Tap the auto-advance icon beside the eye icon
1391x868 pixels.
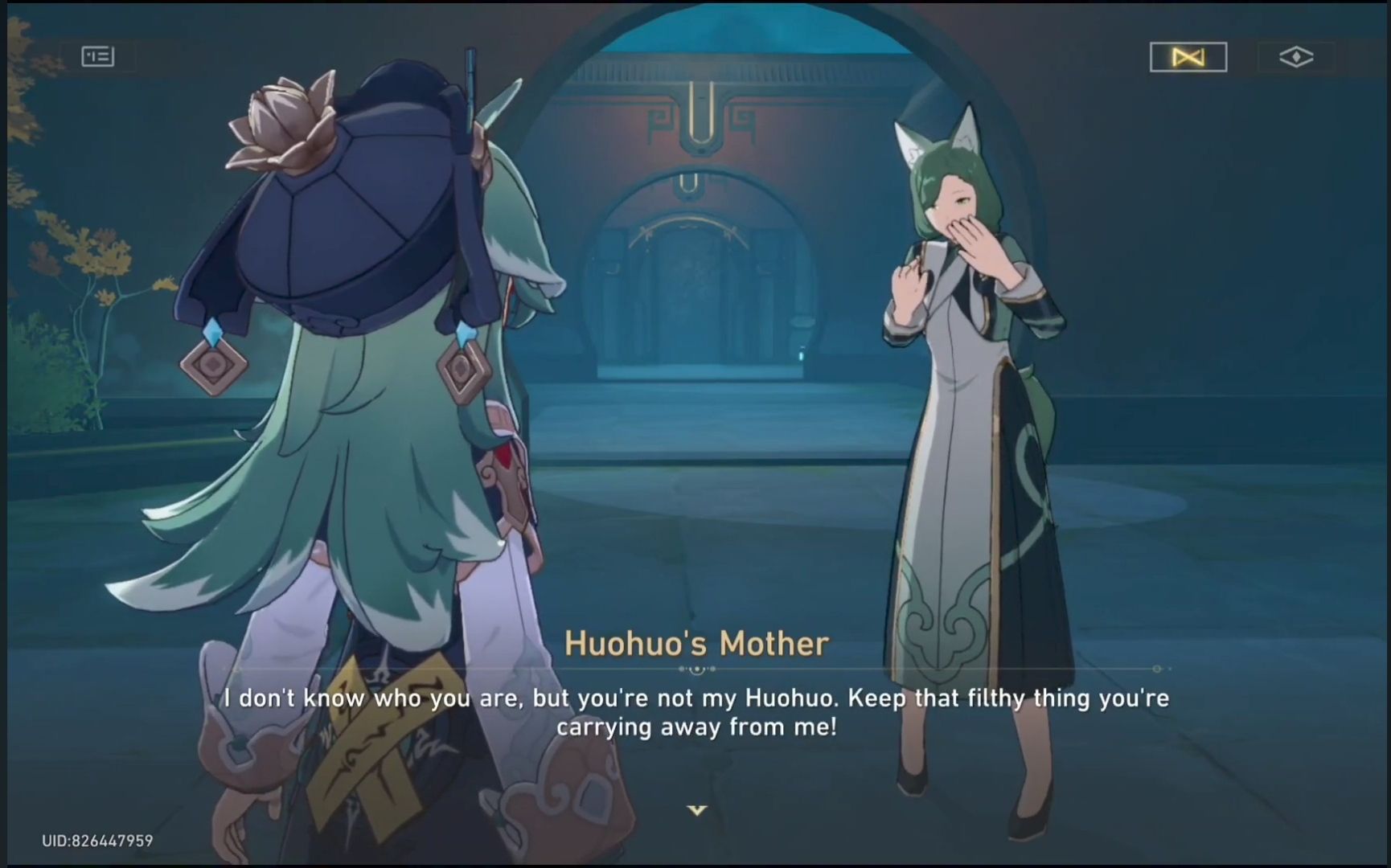pos(1188,56)
